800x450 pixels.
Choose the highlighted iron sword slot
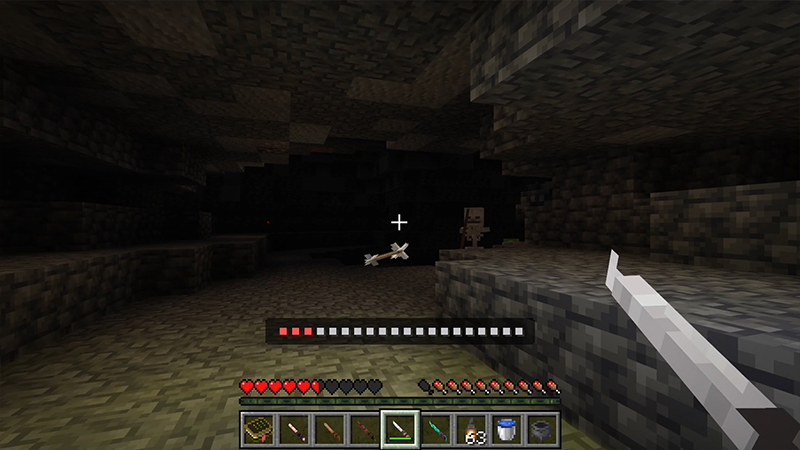[400, 430]
